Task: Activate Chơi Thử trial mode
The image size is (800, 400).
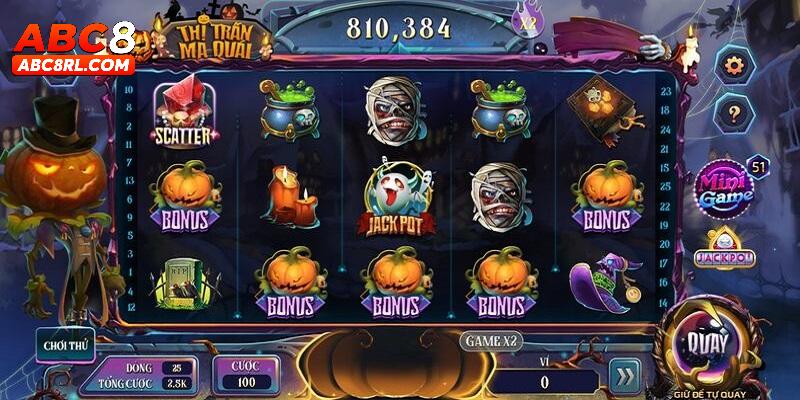Action: (64, 346)
